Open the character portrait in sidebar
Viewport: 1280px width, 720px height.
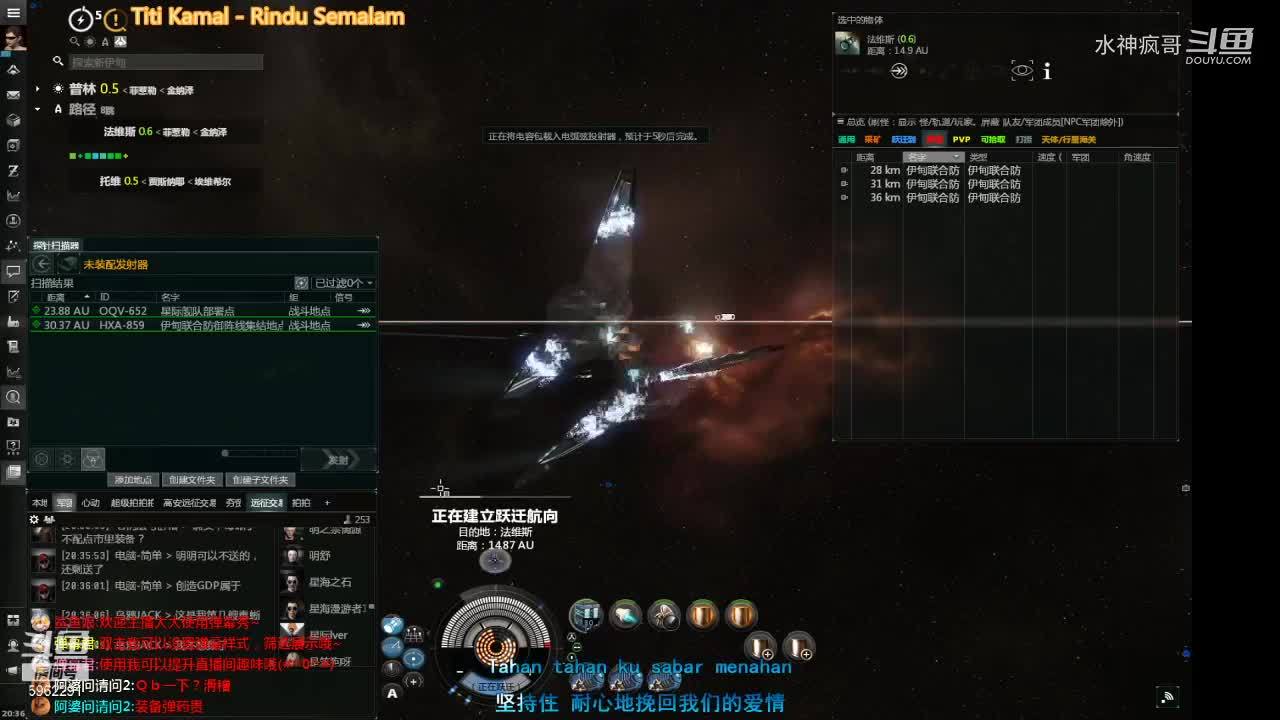tap(13, 38)
